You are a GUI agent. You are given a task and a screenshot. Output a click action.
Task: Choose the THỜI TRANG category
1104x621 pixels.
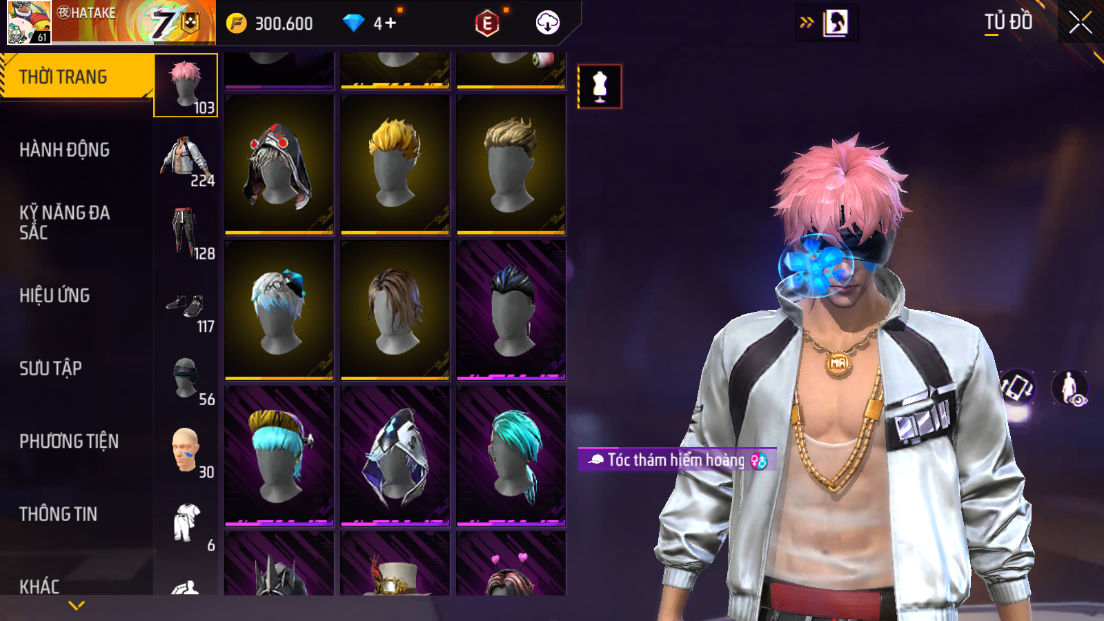click(63, 77)
